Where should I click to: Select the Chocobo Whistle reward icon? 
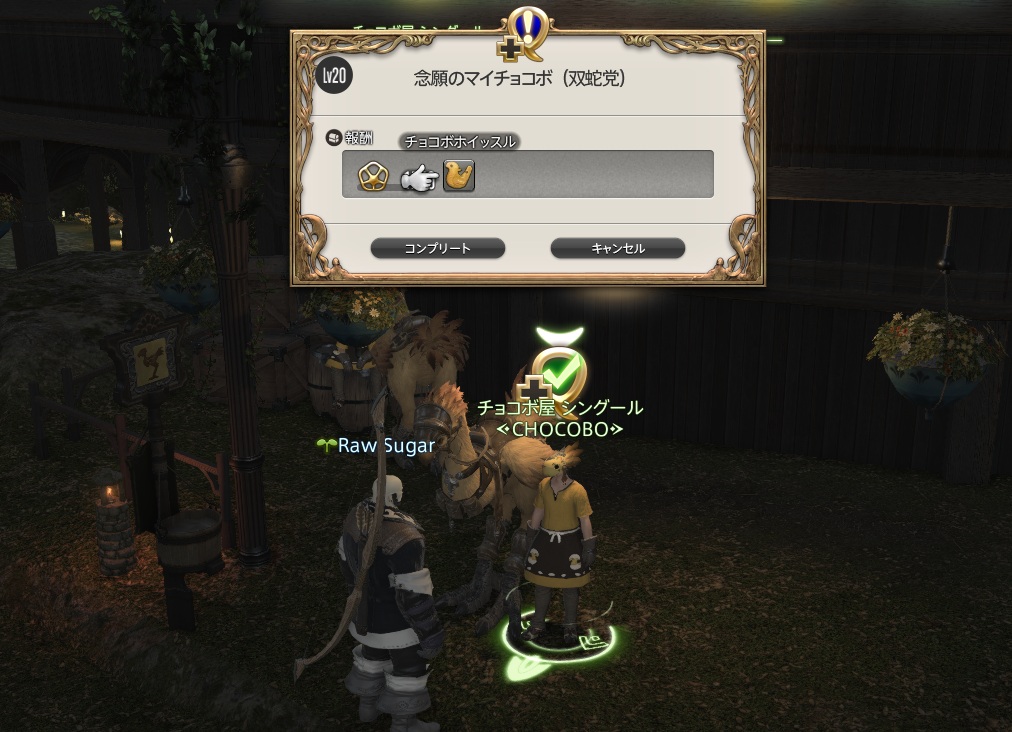point(459,176)
